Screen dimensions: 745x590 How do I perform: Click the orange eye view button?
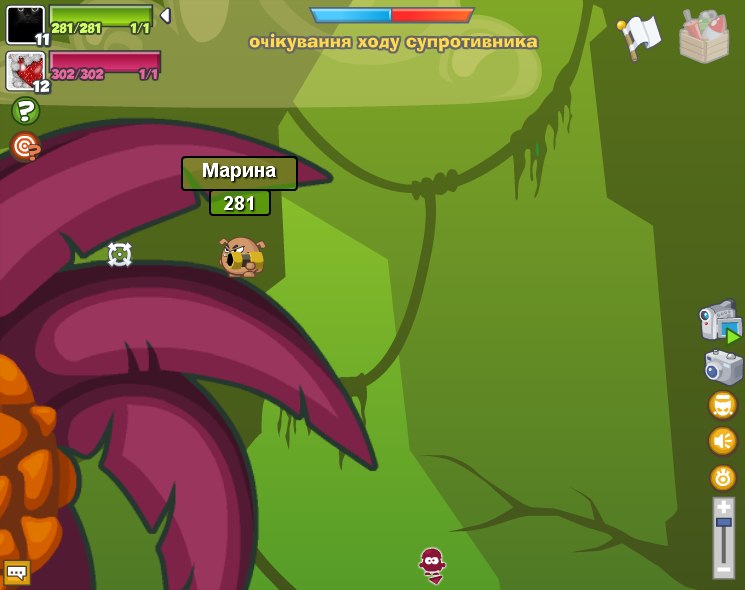pyautogui.click(x=722, y=477)
